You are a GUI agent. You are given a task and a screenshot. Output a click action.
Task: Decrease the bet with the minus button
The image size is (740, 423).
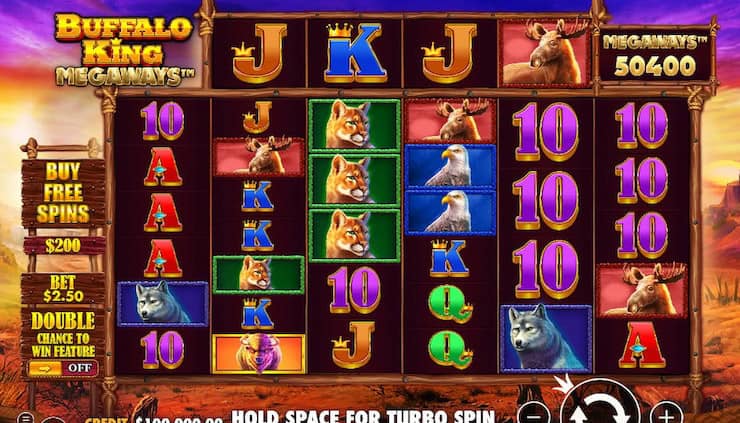pyautogui.click(x=536, y=413)
